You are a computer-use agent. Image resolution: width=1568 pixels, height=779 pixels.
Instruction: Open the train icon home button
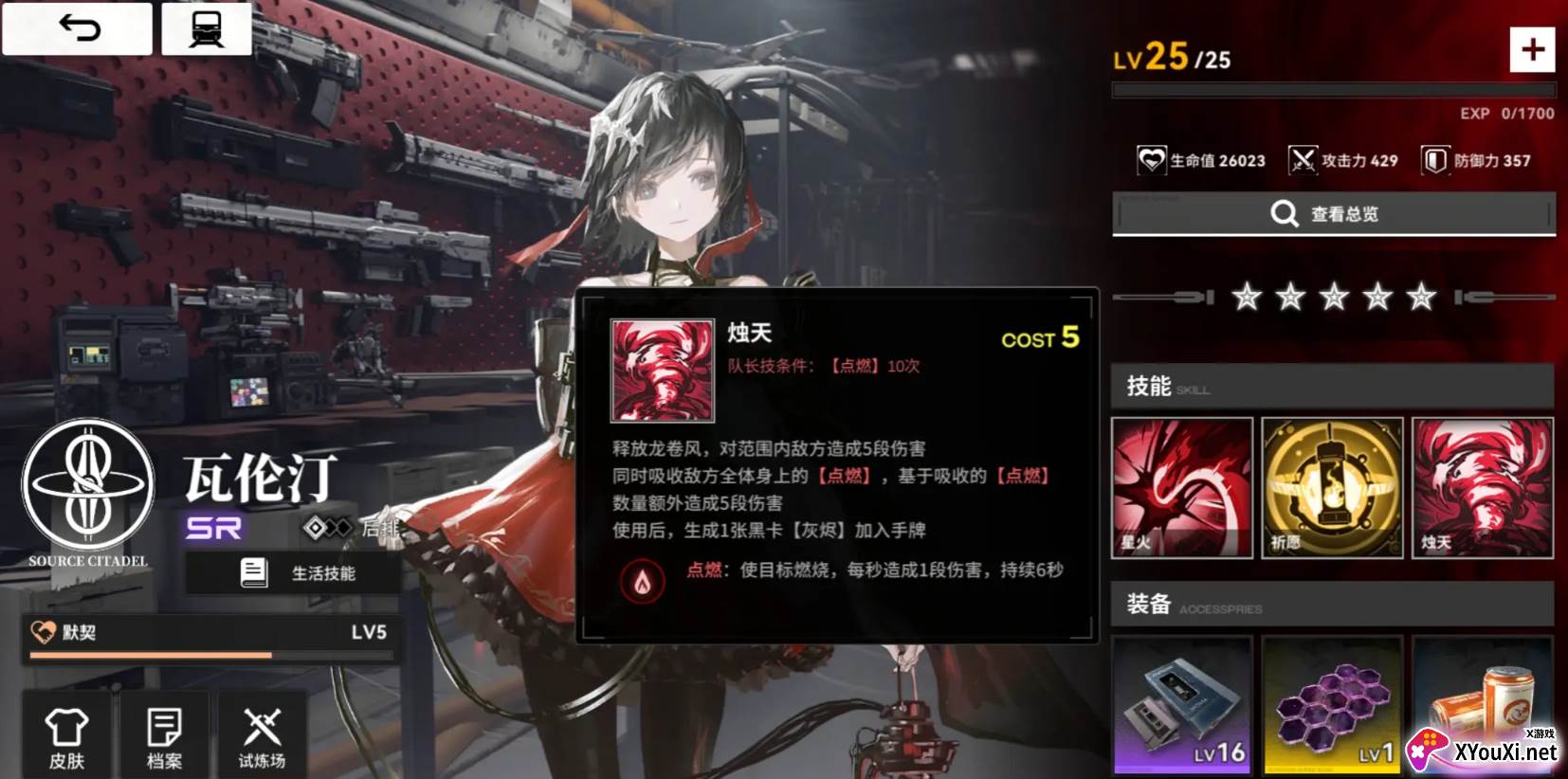(x=207, y=28)
